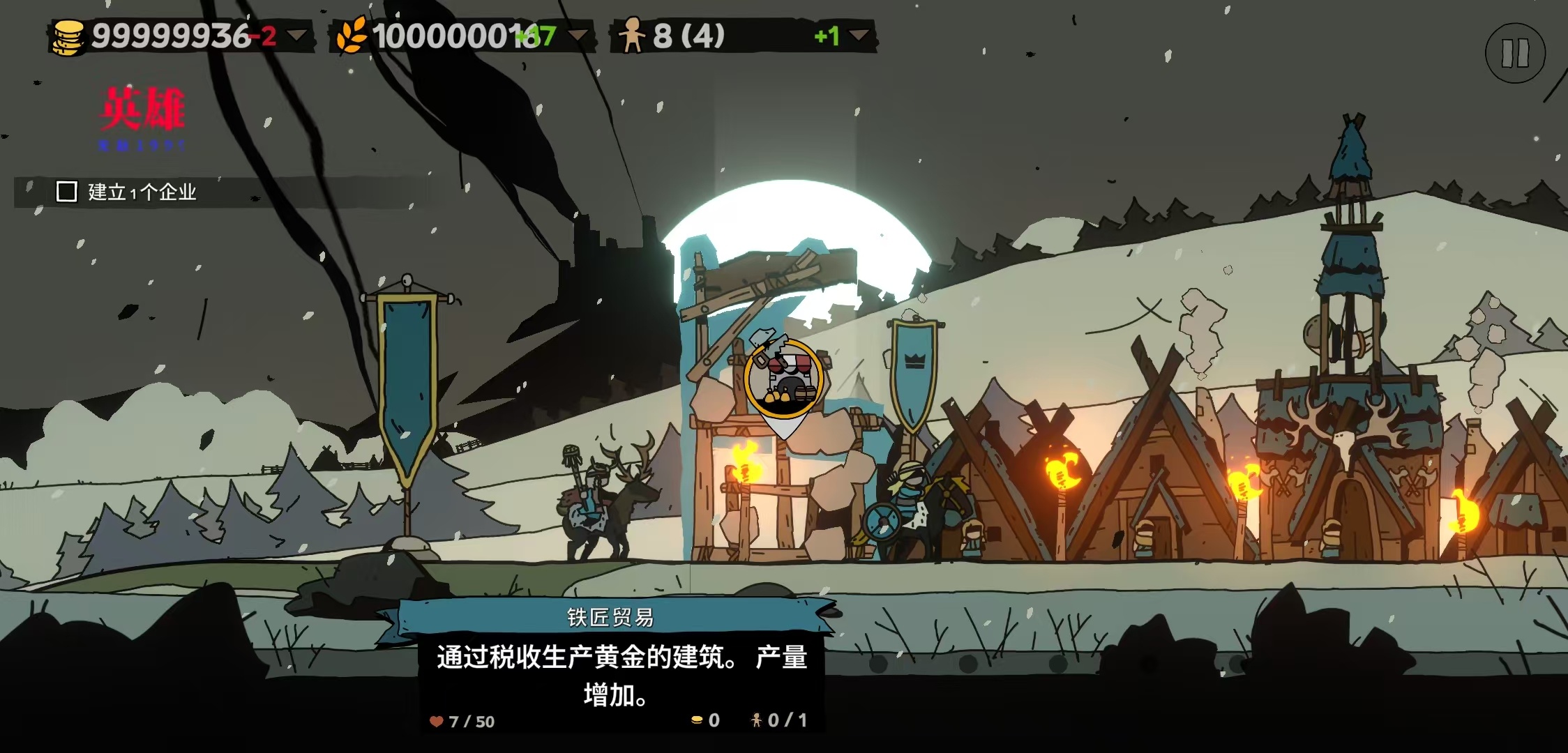Pause the game with the pause button

click(x=1515, y=53)
